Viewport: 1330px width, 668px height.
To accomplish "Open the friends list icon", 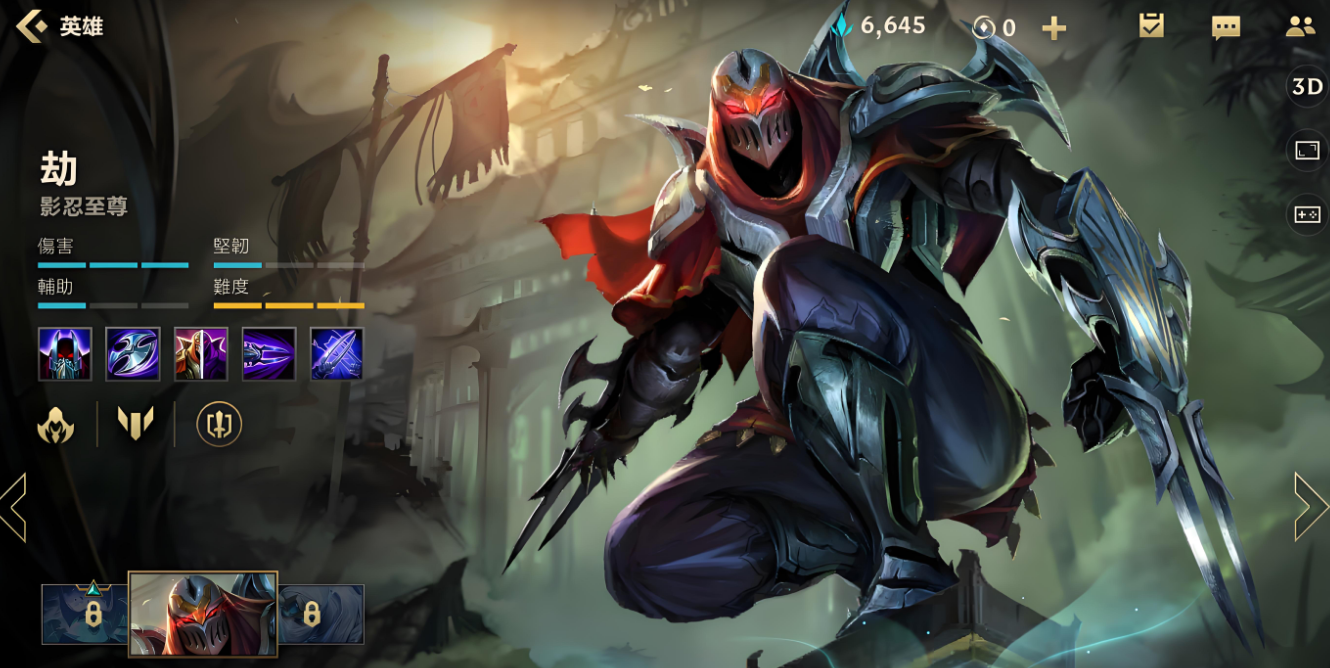I will 1300,27.
